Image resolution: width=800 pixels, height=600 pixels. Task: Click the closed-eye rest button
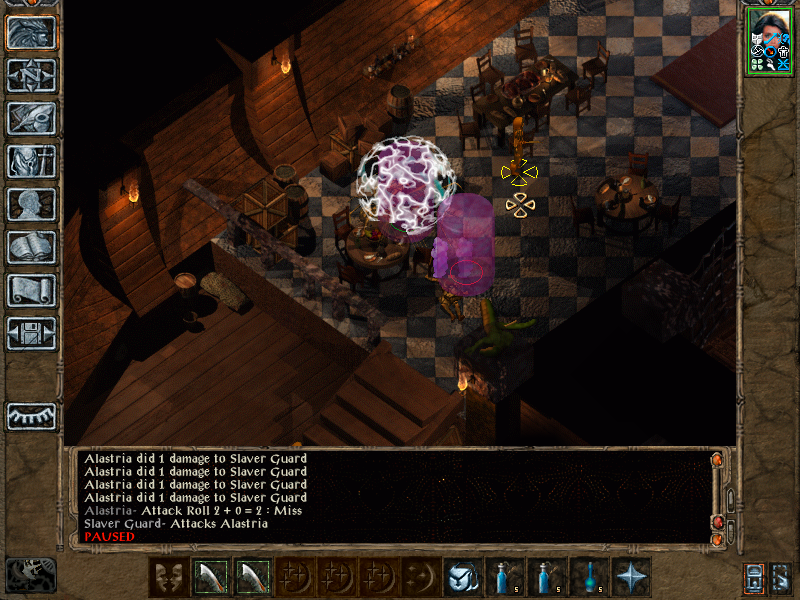pos(32,416)
